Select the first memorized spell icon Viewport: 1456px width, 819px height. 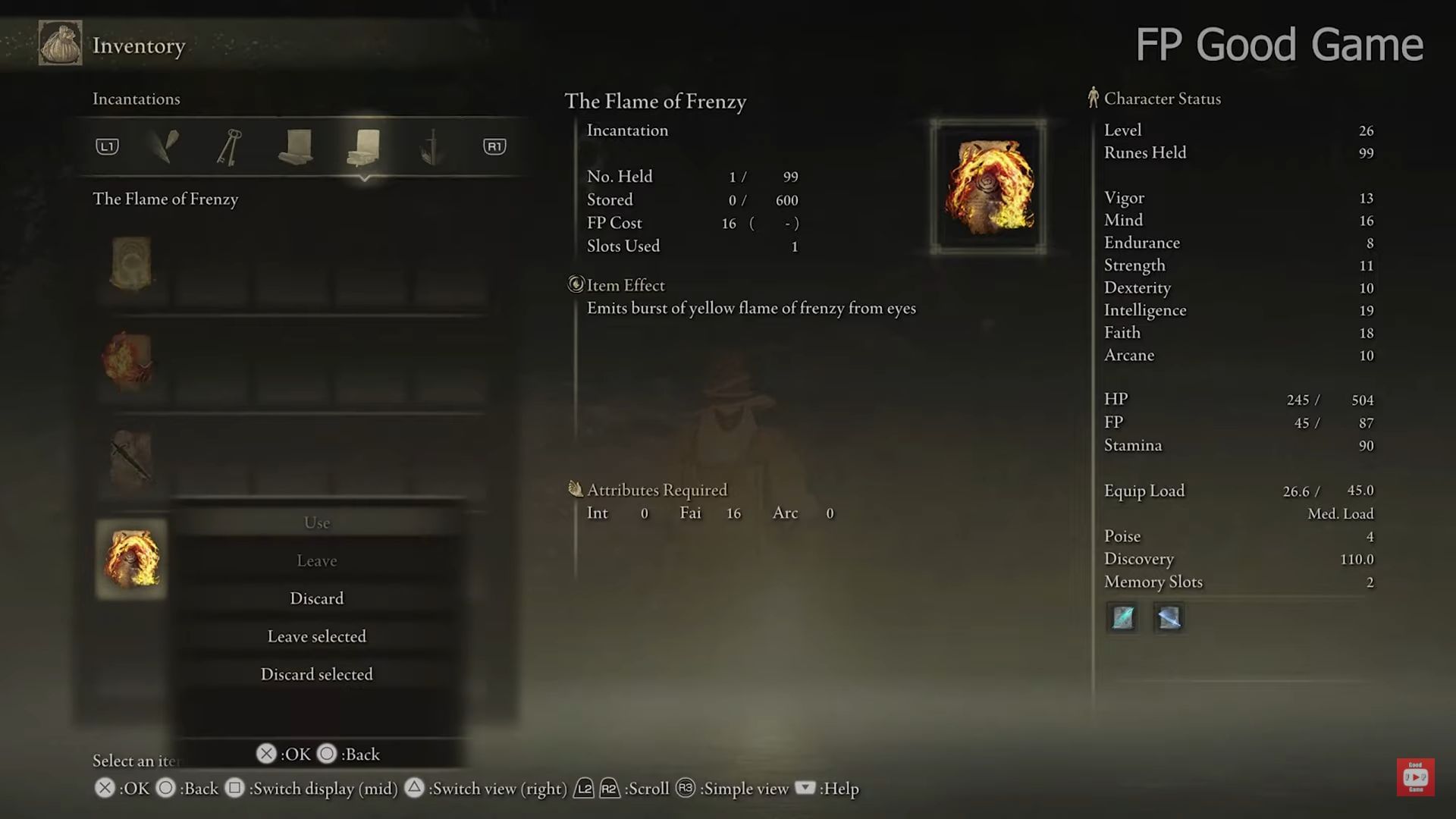click(x=1122, y=617)
